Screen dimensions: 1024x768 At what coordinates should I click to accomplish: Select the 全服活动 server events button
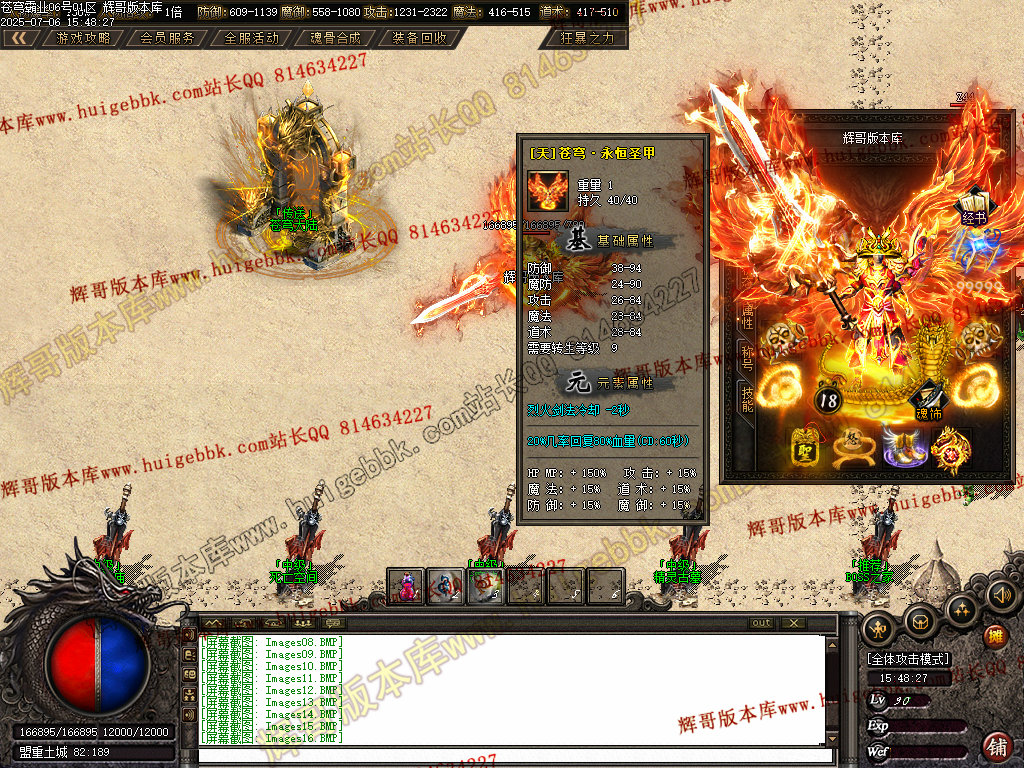pos(251,38)
